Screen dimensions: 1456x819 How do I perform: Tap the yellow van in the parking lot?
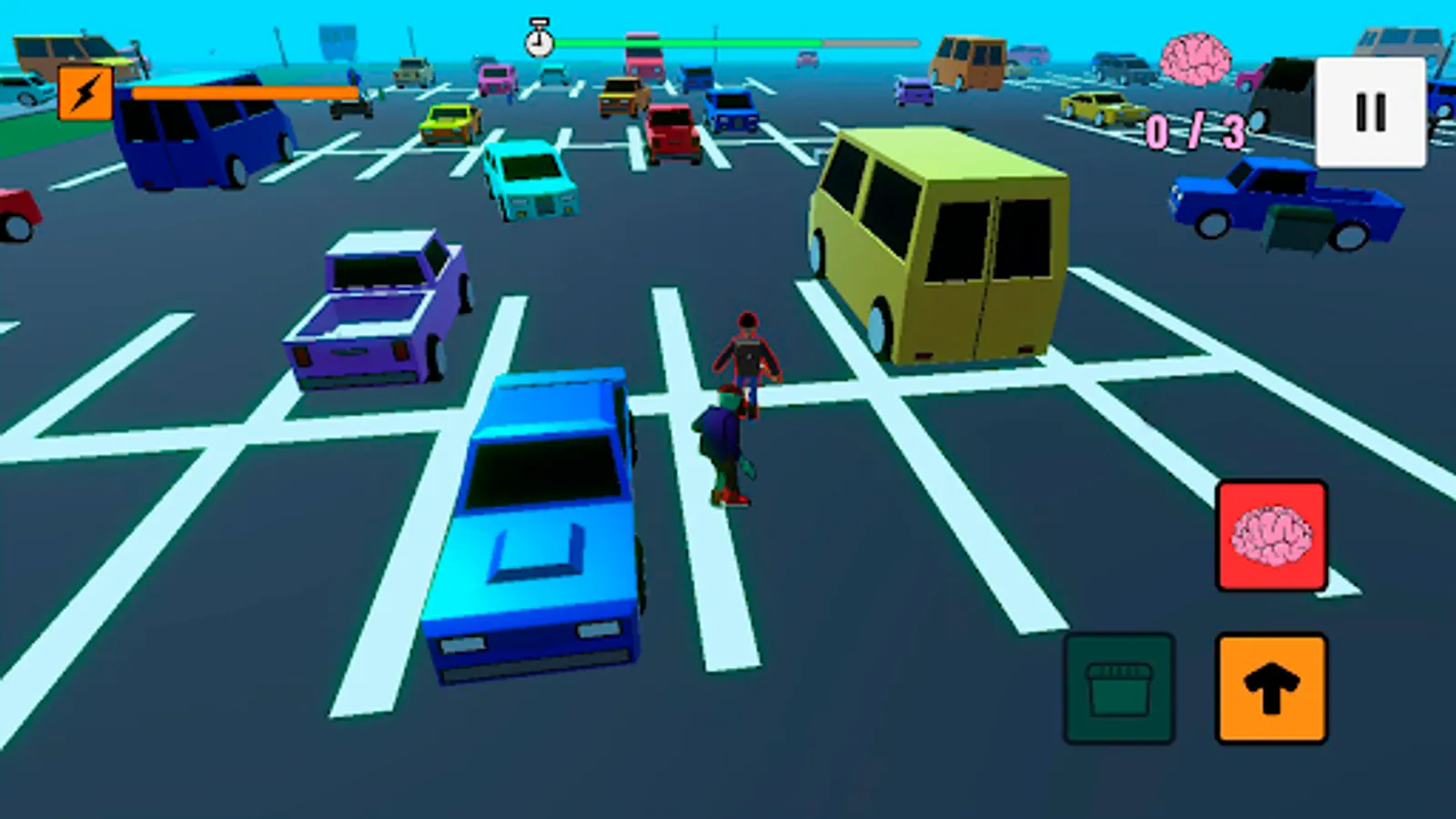937,246
